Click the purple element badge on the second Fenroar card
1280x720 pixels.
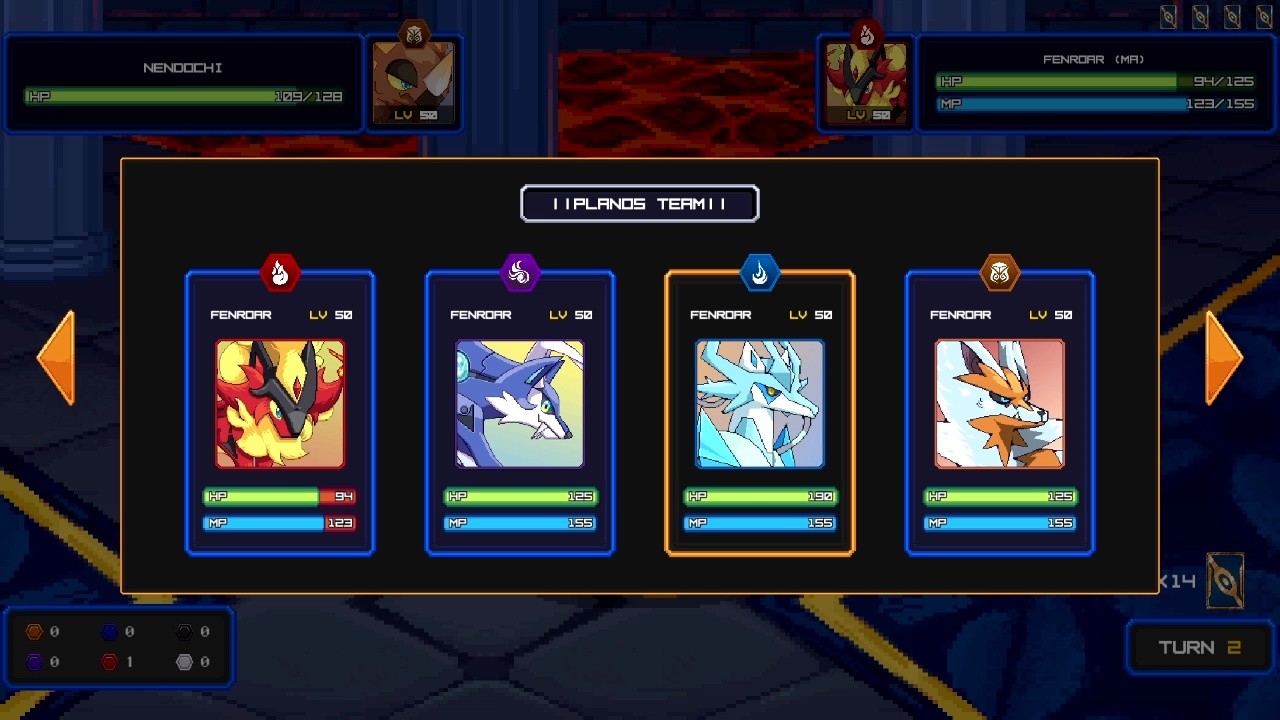(520, 274)
